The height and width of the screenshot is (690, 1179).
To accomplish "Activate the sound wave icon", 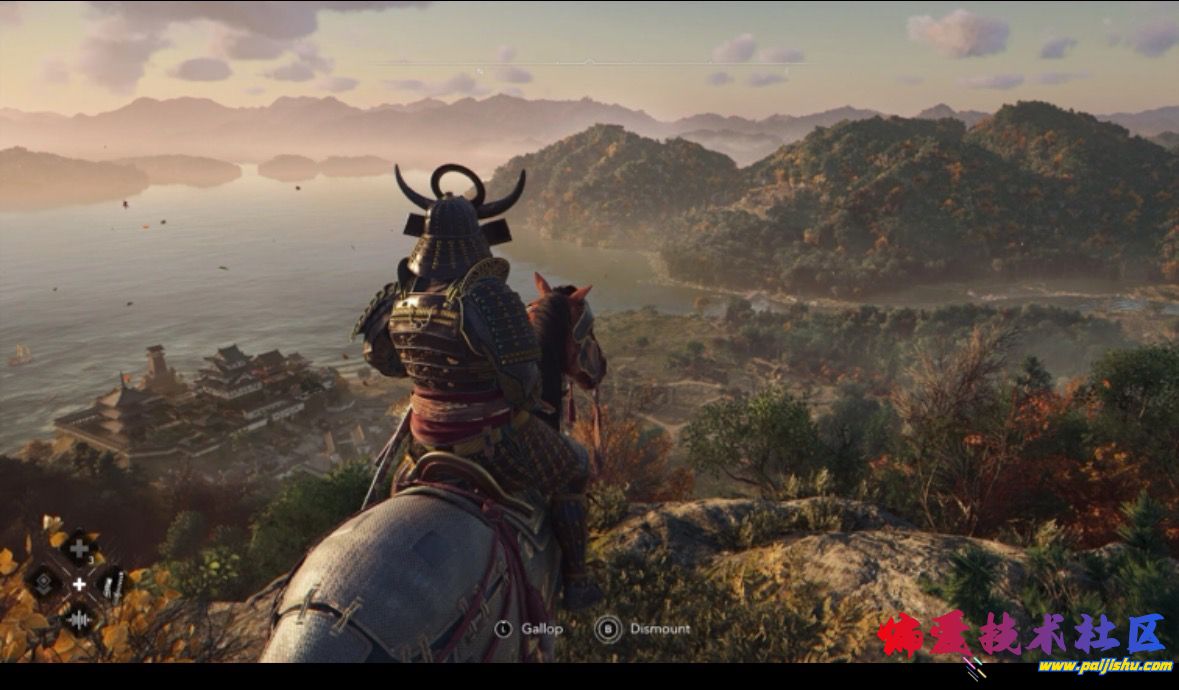I will (78, 619).
